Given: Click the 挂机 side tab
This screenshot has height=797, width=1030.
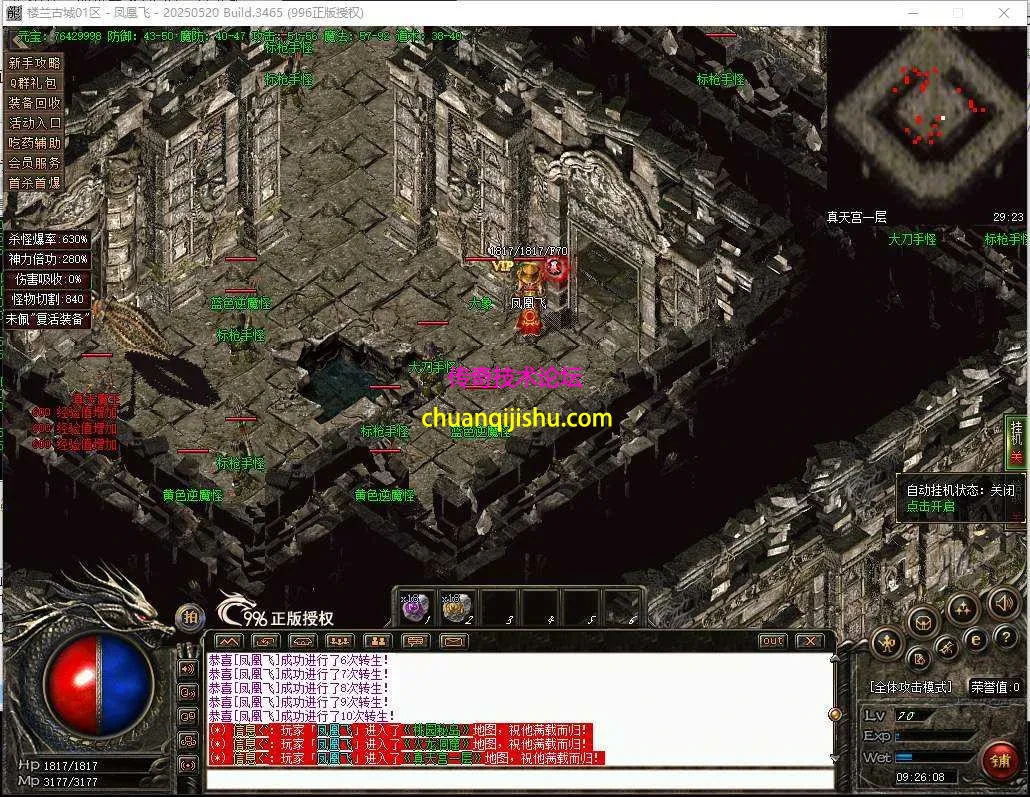Looking at the screenshot, I should coord(1017,441).
